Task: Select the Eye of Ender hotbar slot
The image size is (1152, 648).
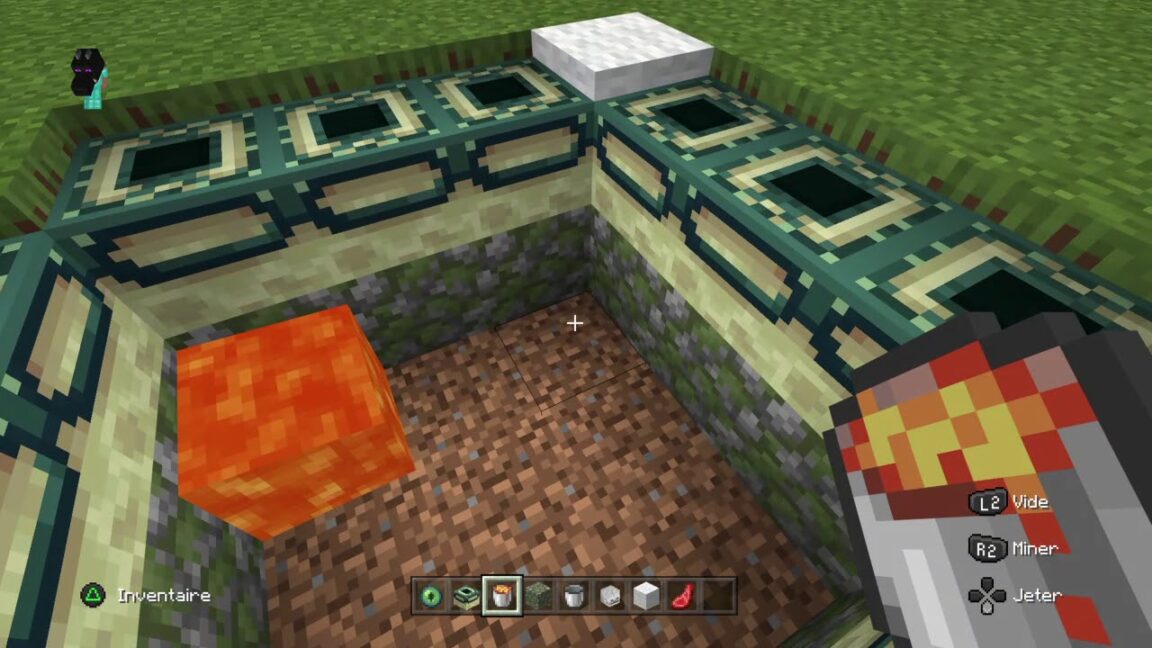Action: [x=430, y=596]
